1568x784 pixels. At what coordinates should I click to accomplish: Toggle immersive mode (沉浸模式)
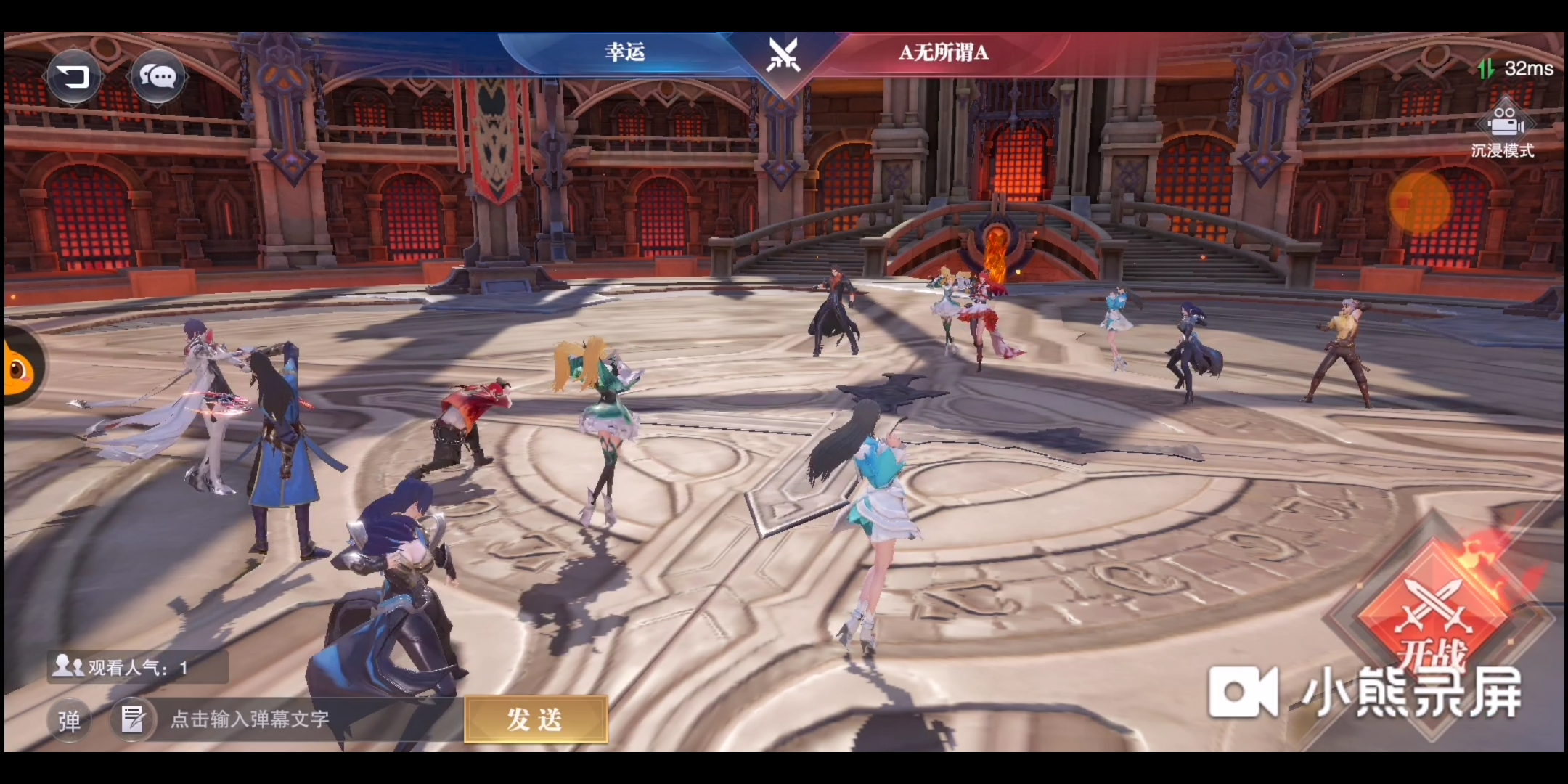click(x=1503, y=131)
